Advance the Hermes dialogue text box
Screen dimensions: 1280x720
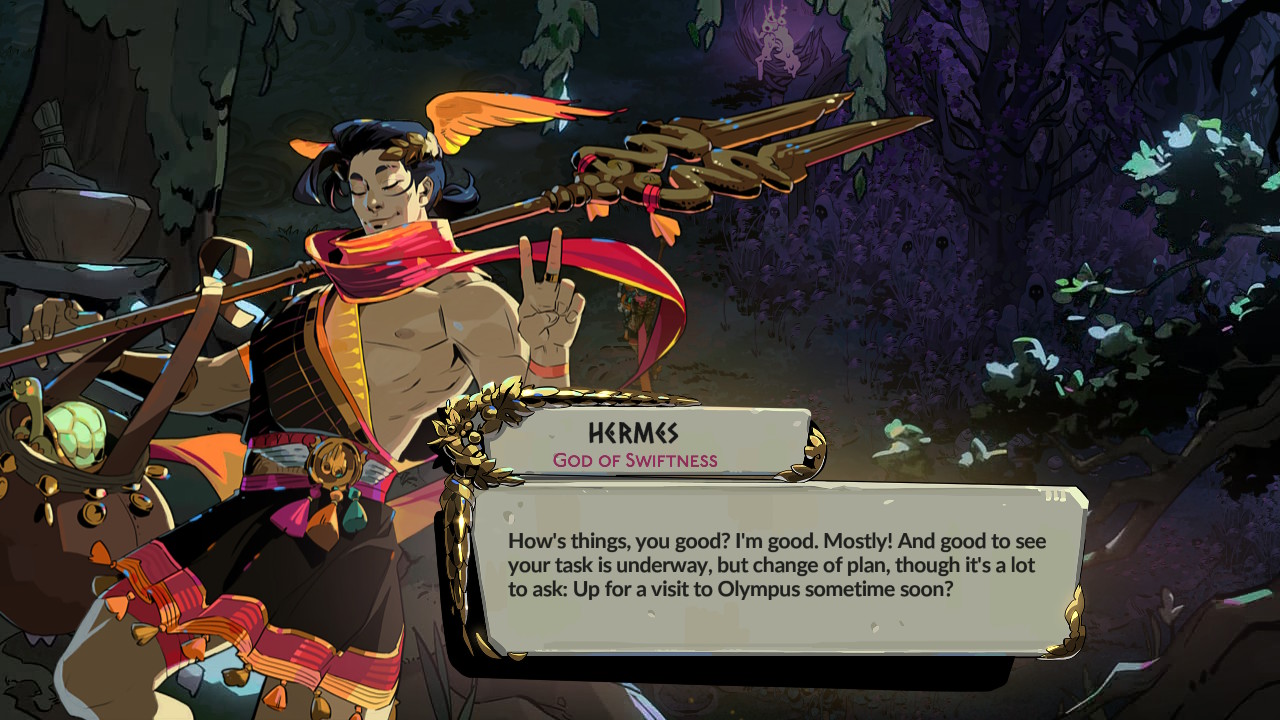778,567
